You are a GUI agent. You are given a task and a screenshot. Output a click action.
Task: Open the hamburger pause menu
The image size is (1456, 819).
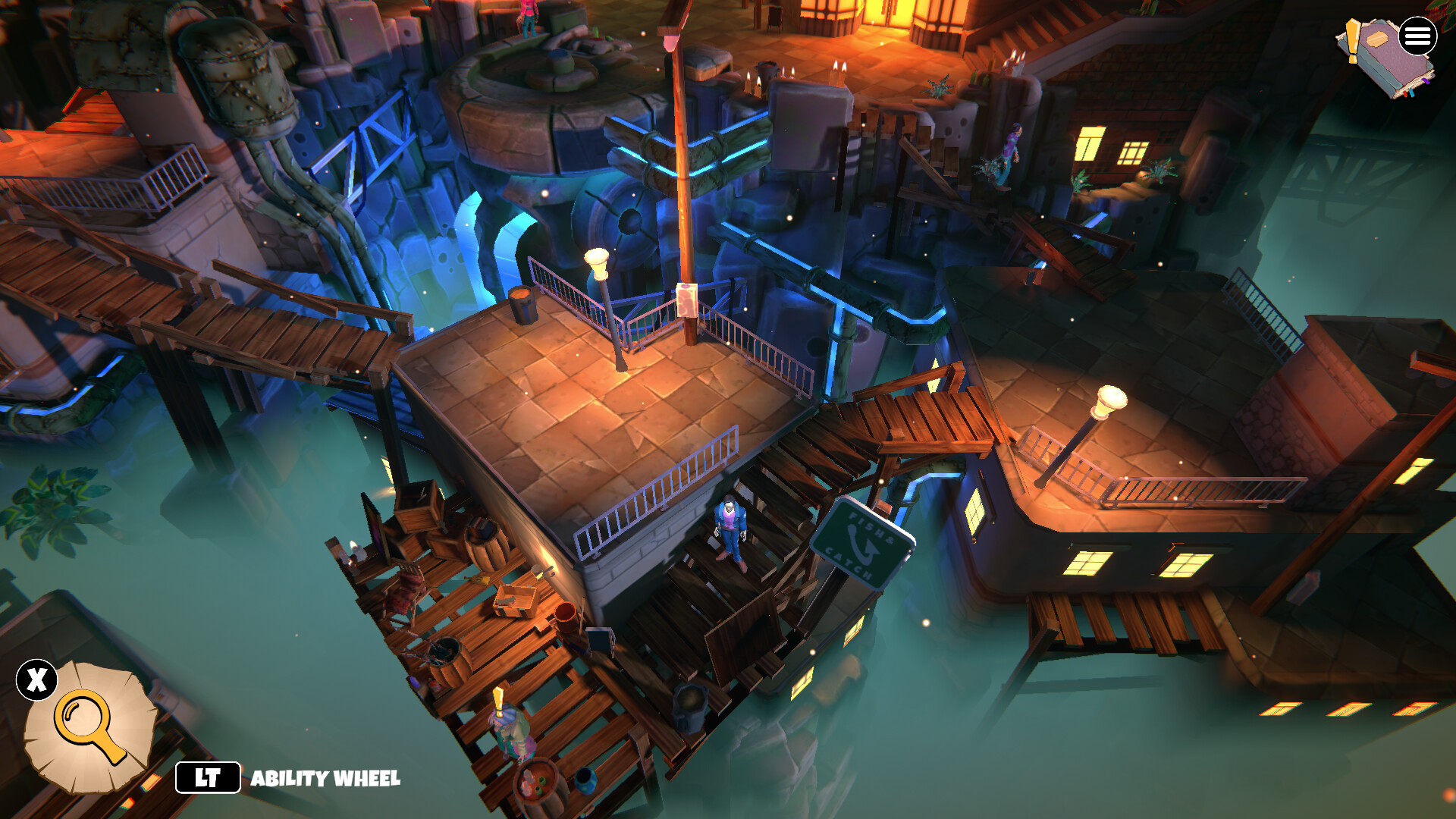[x=1418, y=36]
